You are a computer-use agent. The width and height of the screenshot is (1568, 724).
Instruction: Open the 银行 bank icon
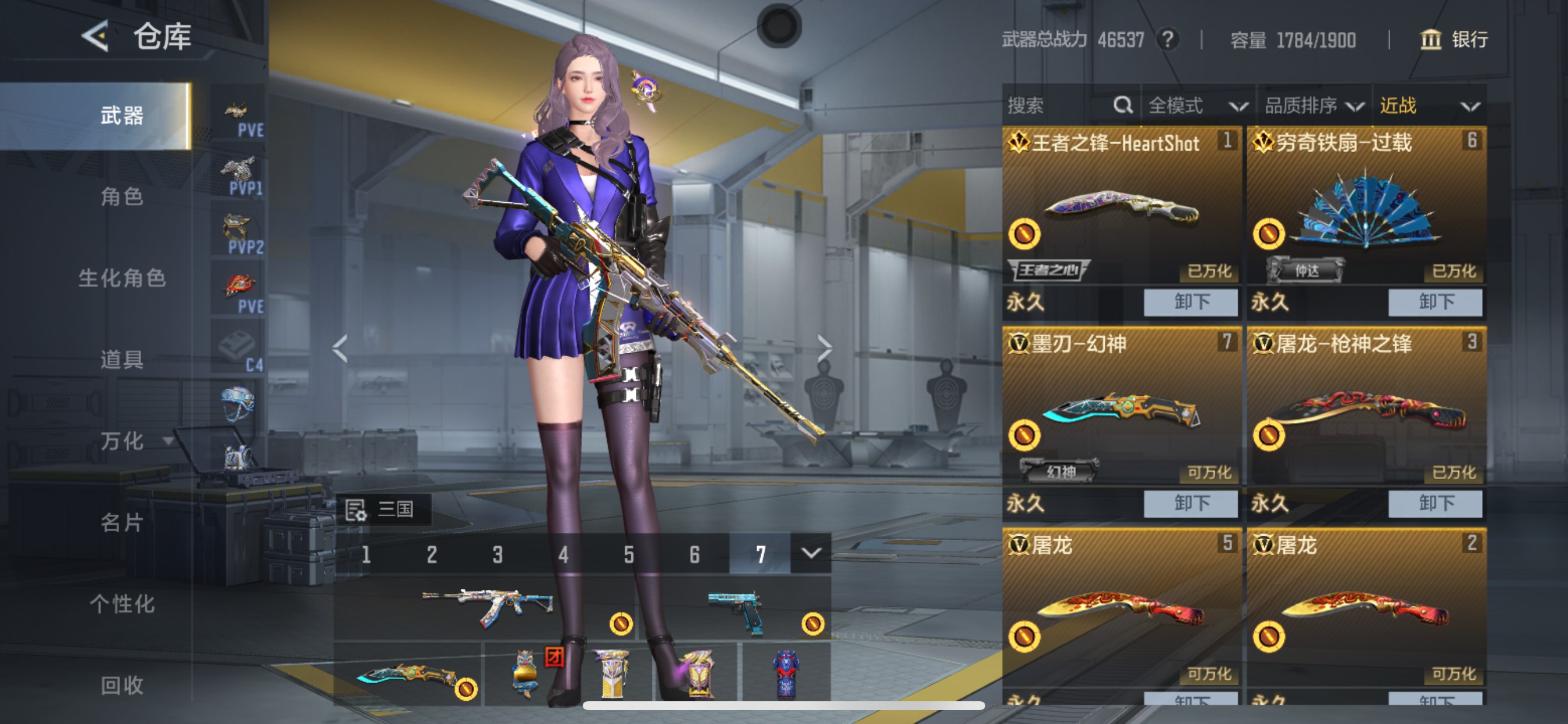coord(1431,41)
